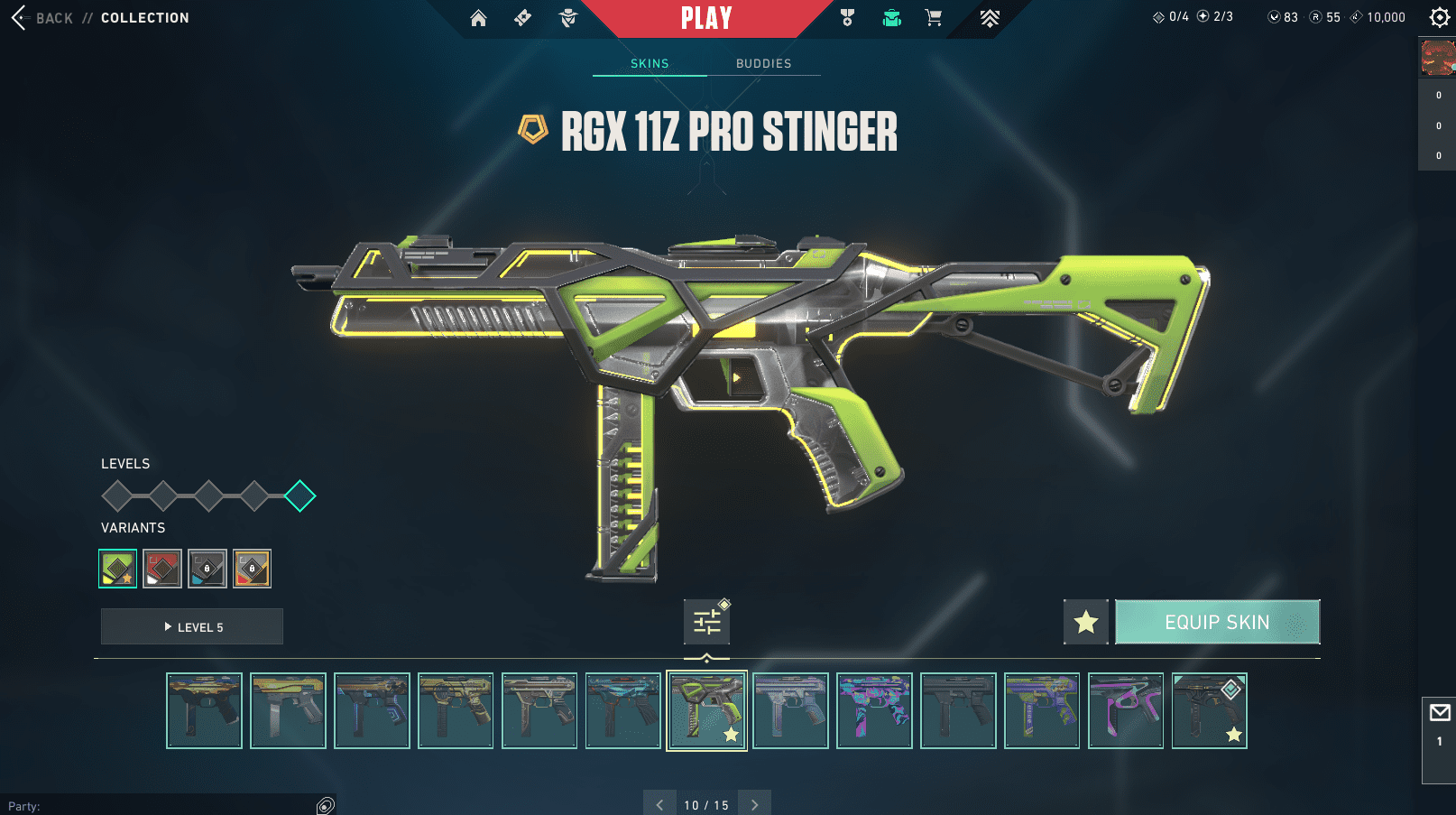The width and height of the screenshot is (1456, 815).
Task: Select the first Stinger skin thumbnail
Action: tap(205, 710)
